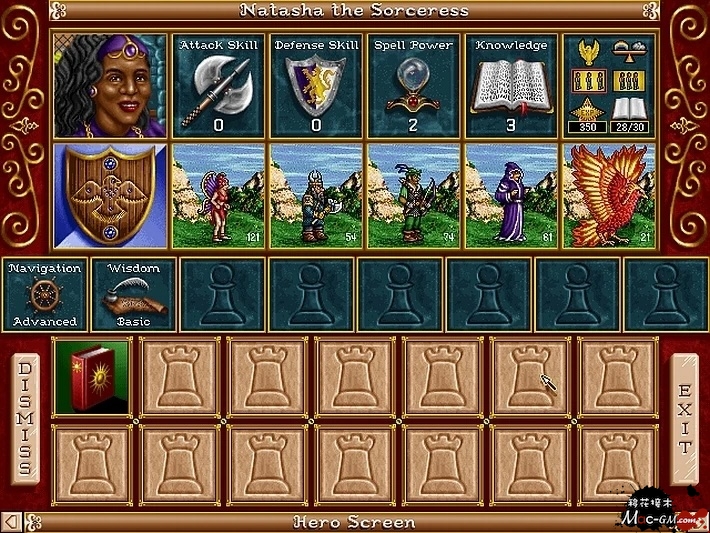Choose the Dwarf army slot
Screen dimensions: 710x533
(317, 195)
